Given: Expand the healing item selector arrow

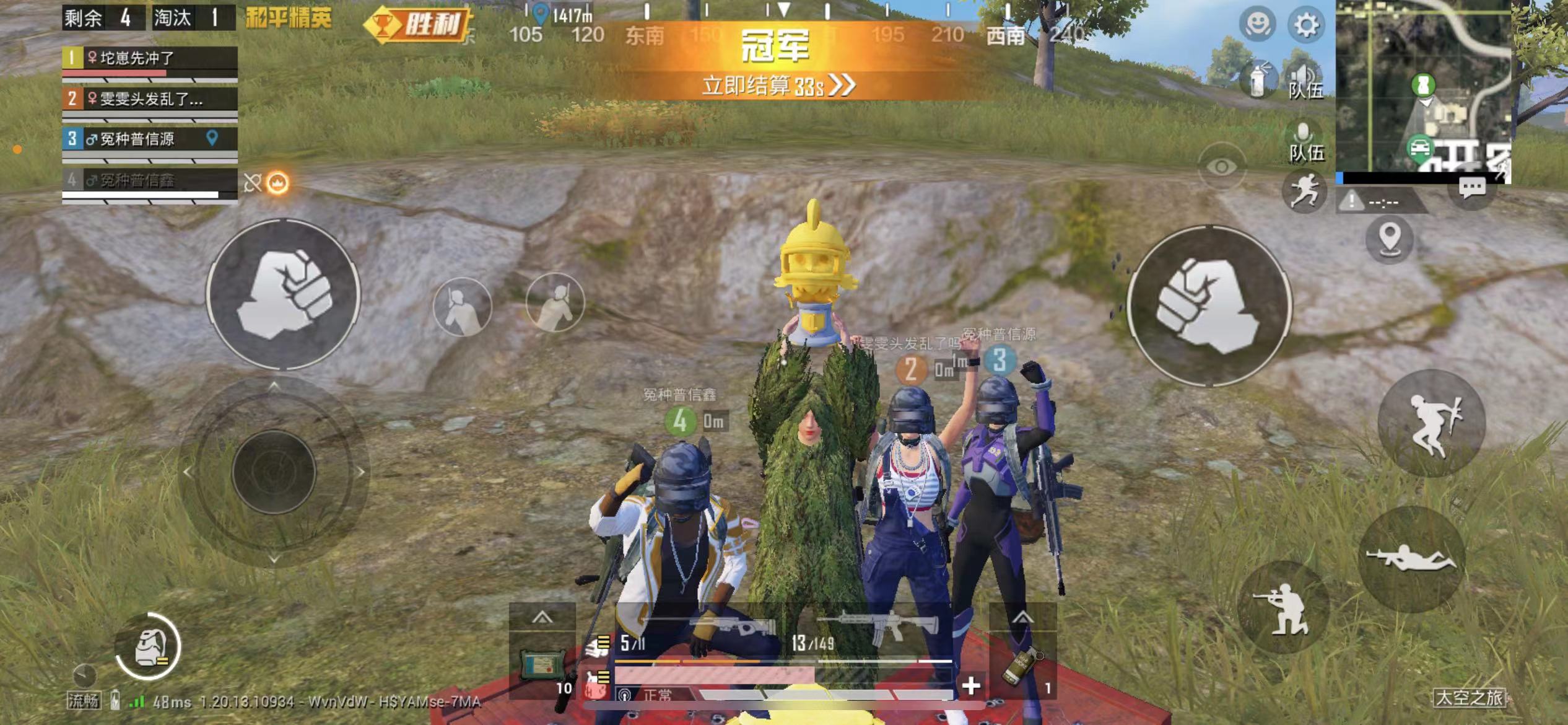Looking at the screenshot, I should (542, 618).
